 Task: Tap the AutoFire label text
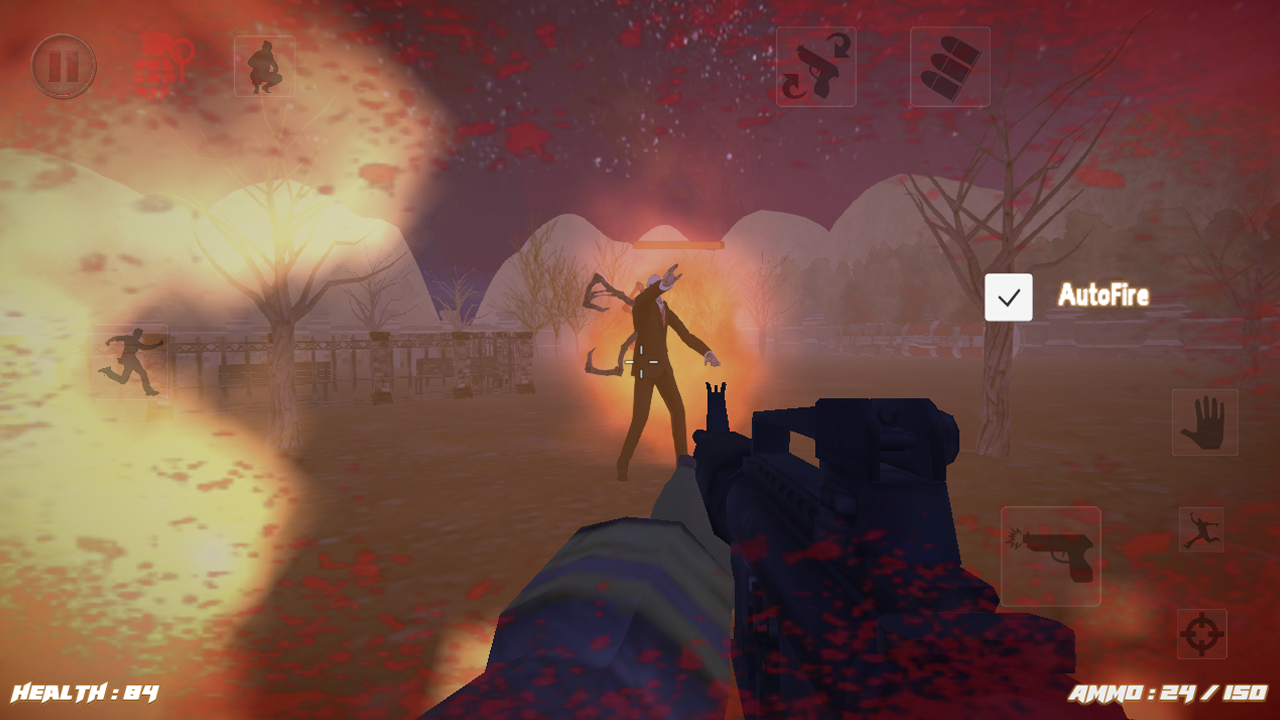pos(1104,296)
